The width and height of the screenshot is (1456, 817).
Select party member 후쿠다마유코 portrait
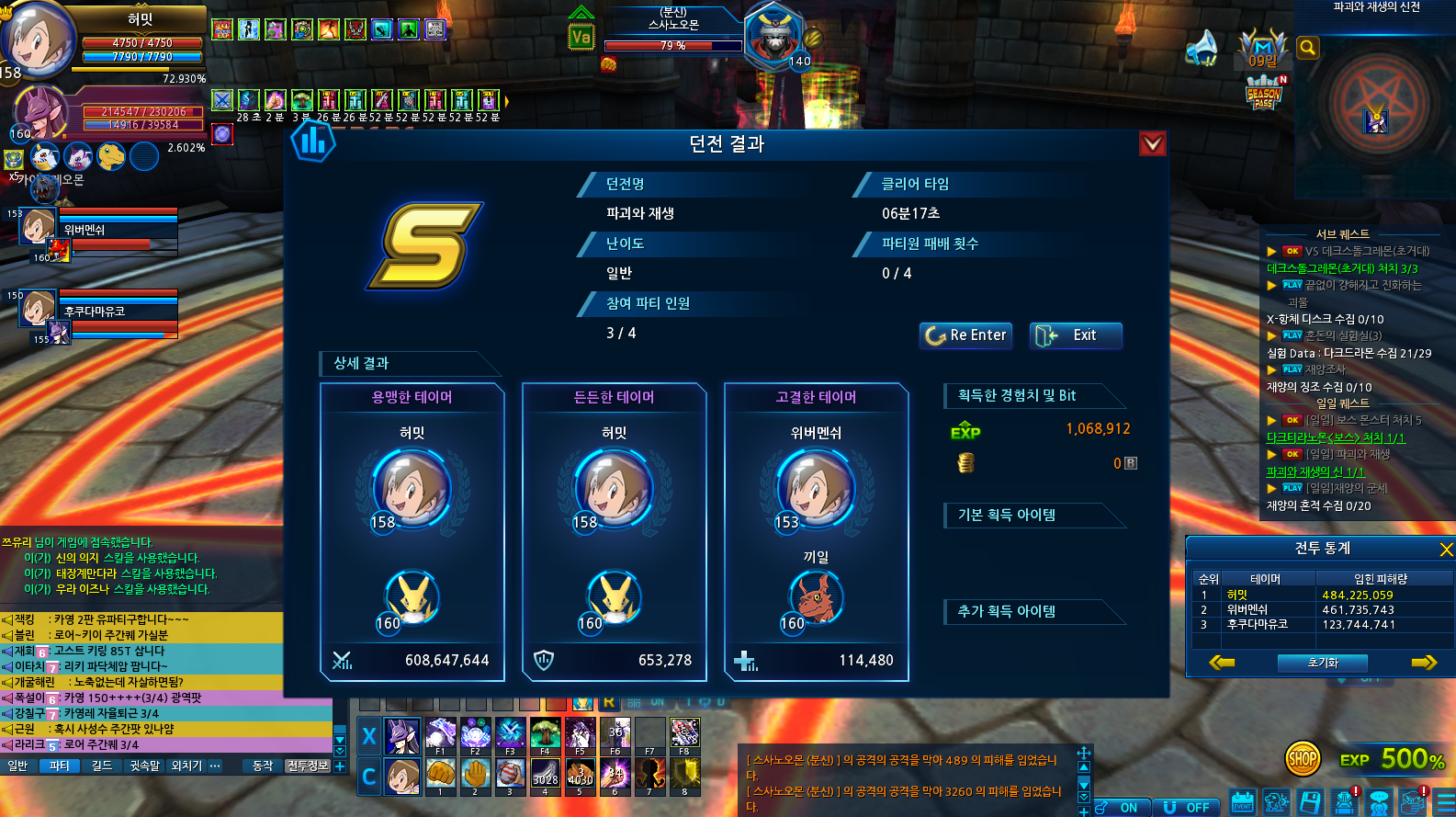pos(39,308)
